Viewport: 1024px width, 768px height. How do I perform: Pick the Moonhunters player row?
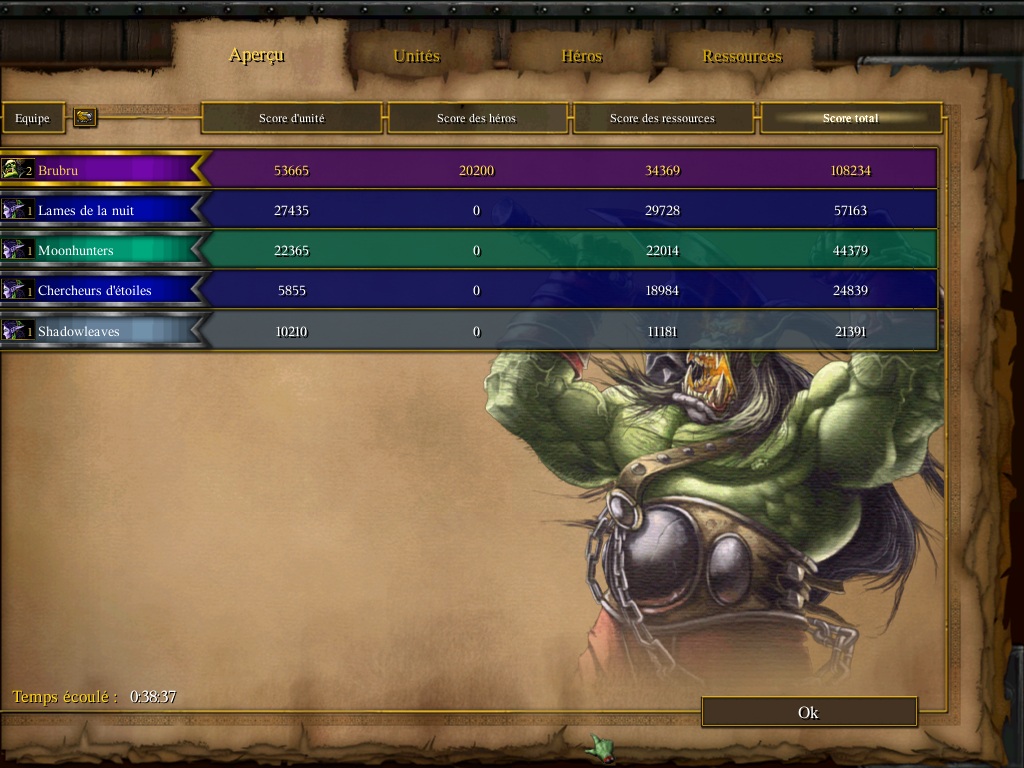pos(100,250)
